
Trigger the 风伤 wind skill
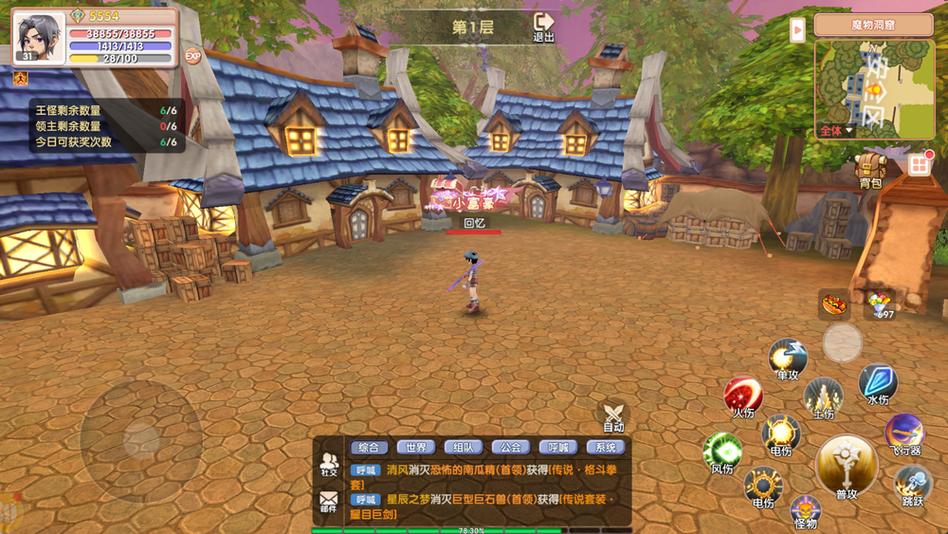point(722,451)
